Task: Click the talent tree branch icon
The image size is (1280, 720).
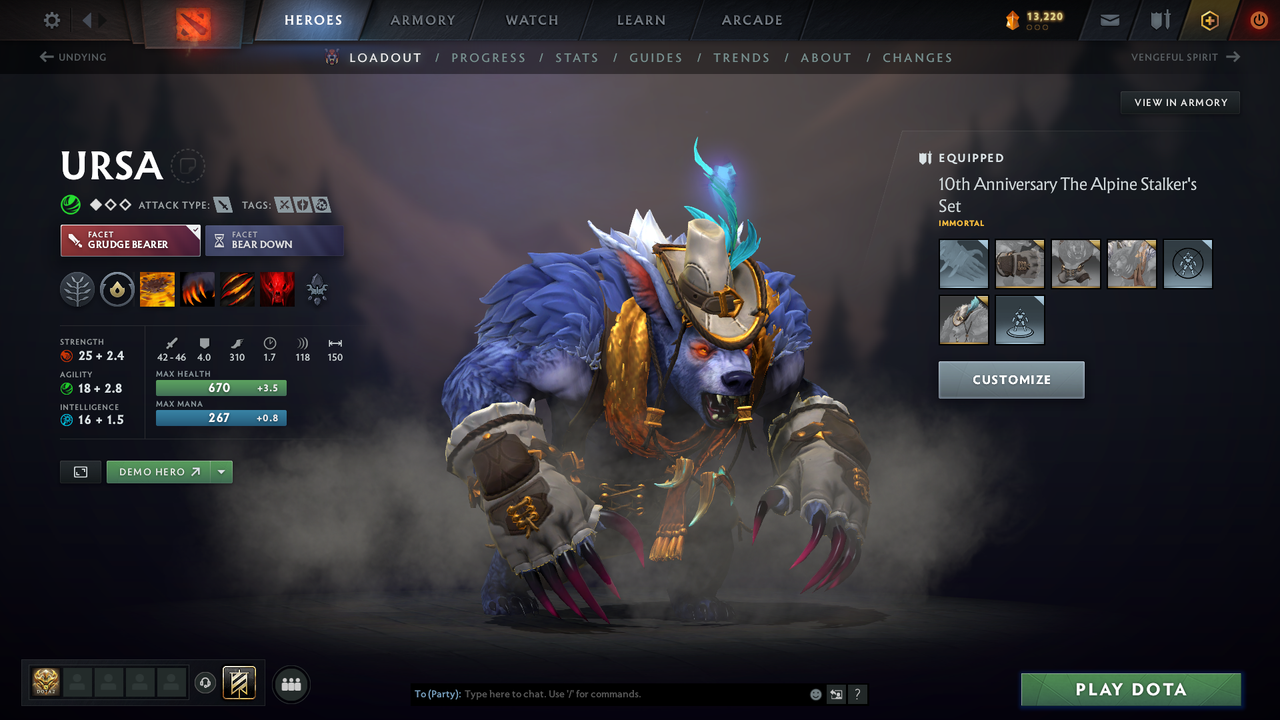Action: [77, 289]
